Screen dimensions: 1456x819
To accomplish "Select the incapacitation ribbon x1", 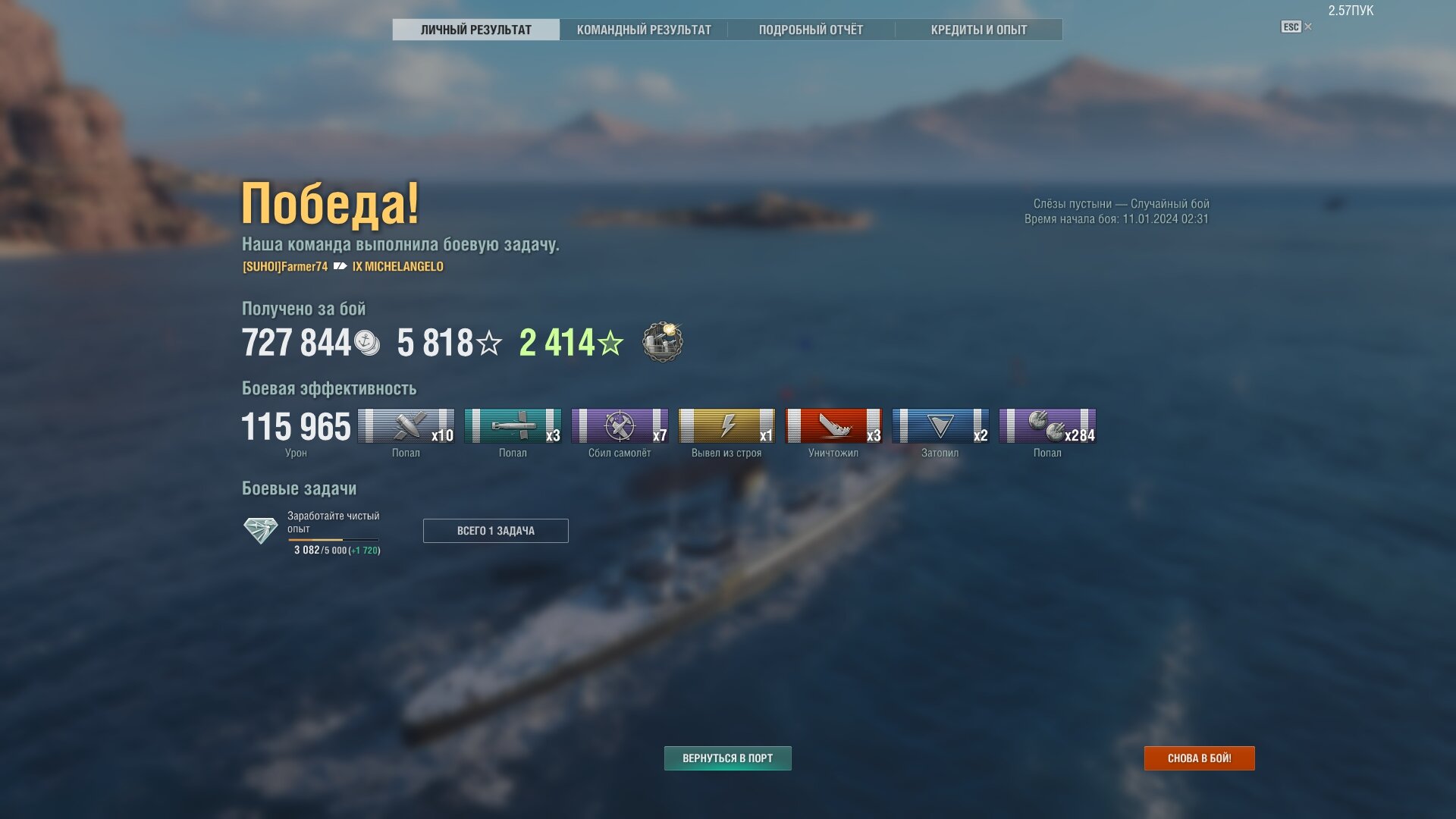I will coord(726,426).
